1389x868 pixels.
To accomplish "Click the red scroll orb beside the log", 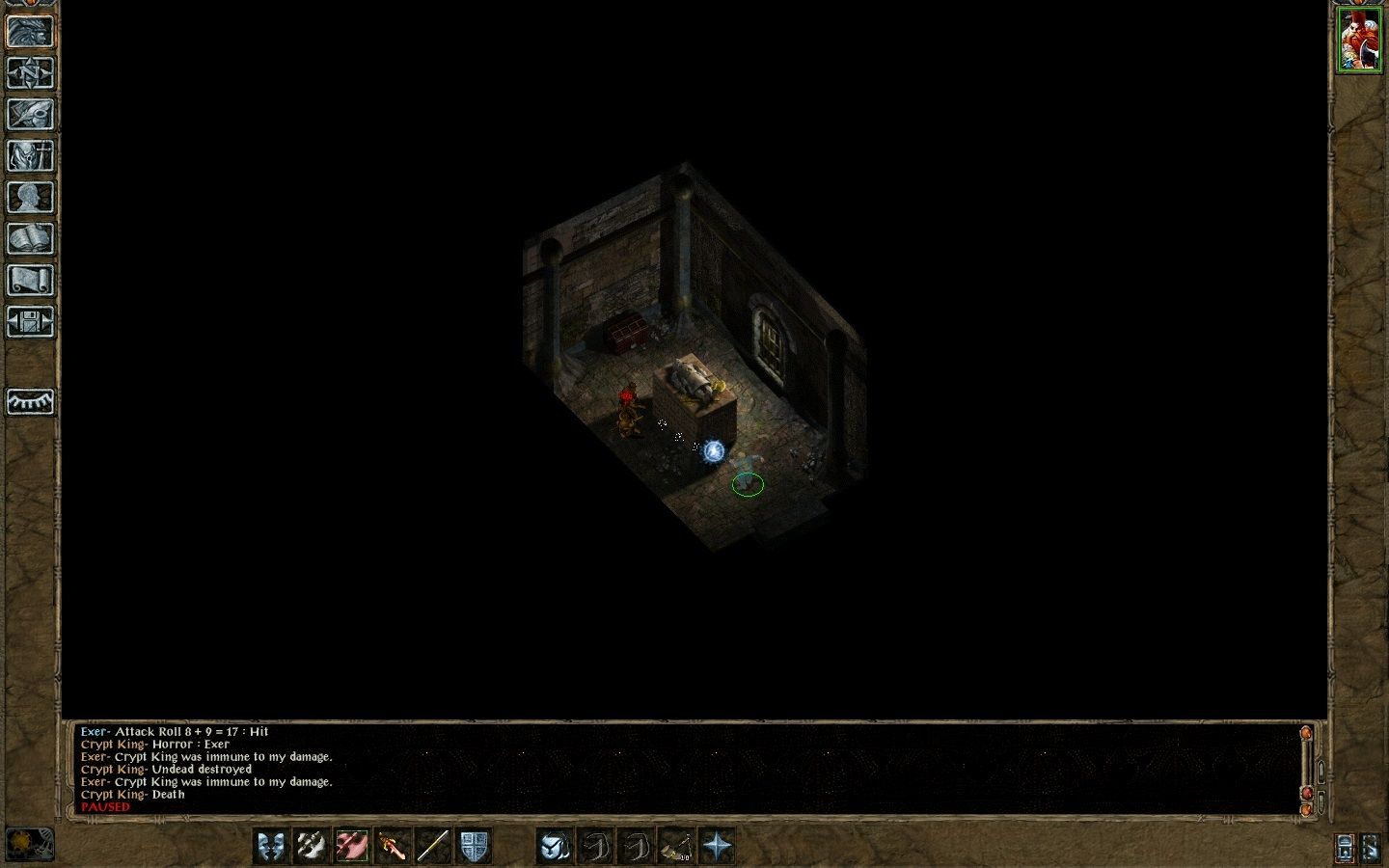I will pos(1307,793).
